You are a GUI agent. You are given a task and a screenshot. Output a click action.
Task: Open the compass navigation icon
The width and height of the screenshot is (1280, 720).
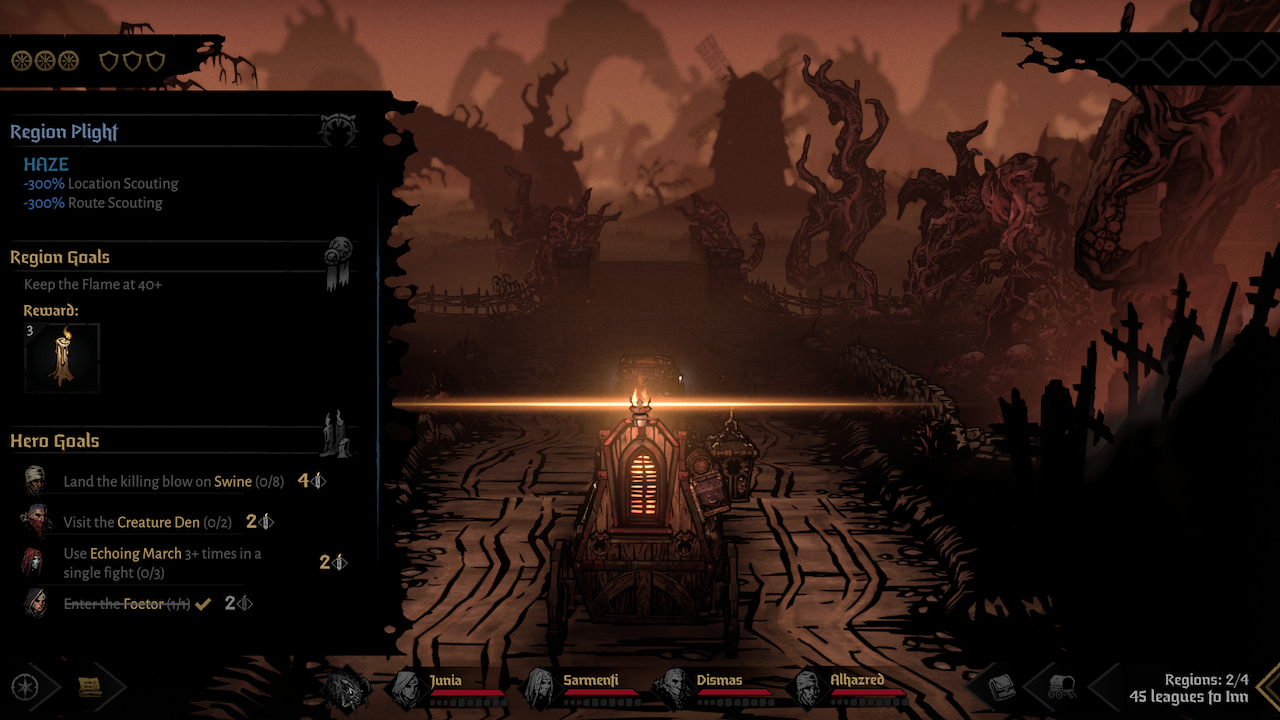click(x=25, y=687)
